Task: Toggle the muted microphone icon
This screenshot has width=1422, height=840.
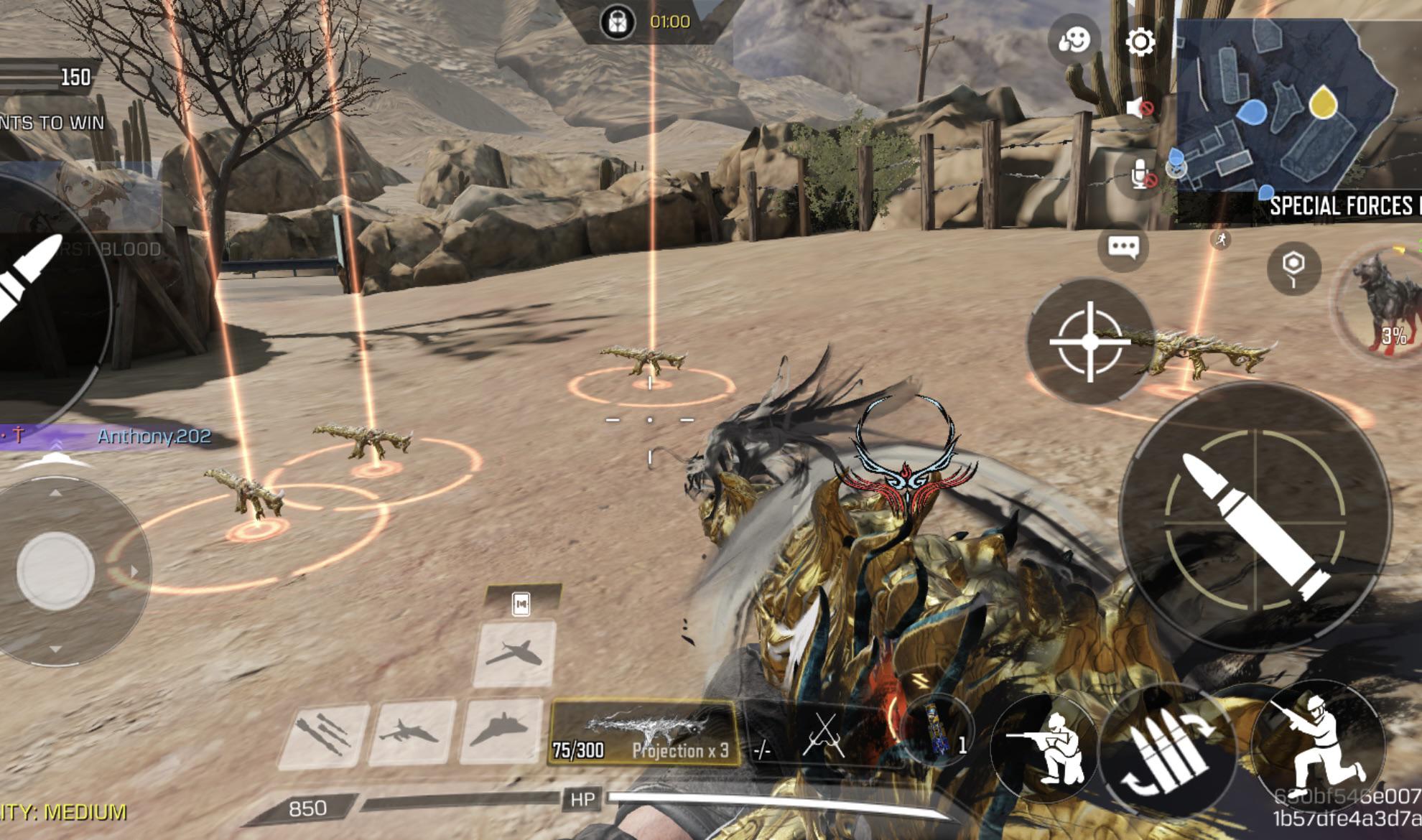Action: click(1142, 174)
